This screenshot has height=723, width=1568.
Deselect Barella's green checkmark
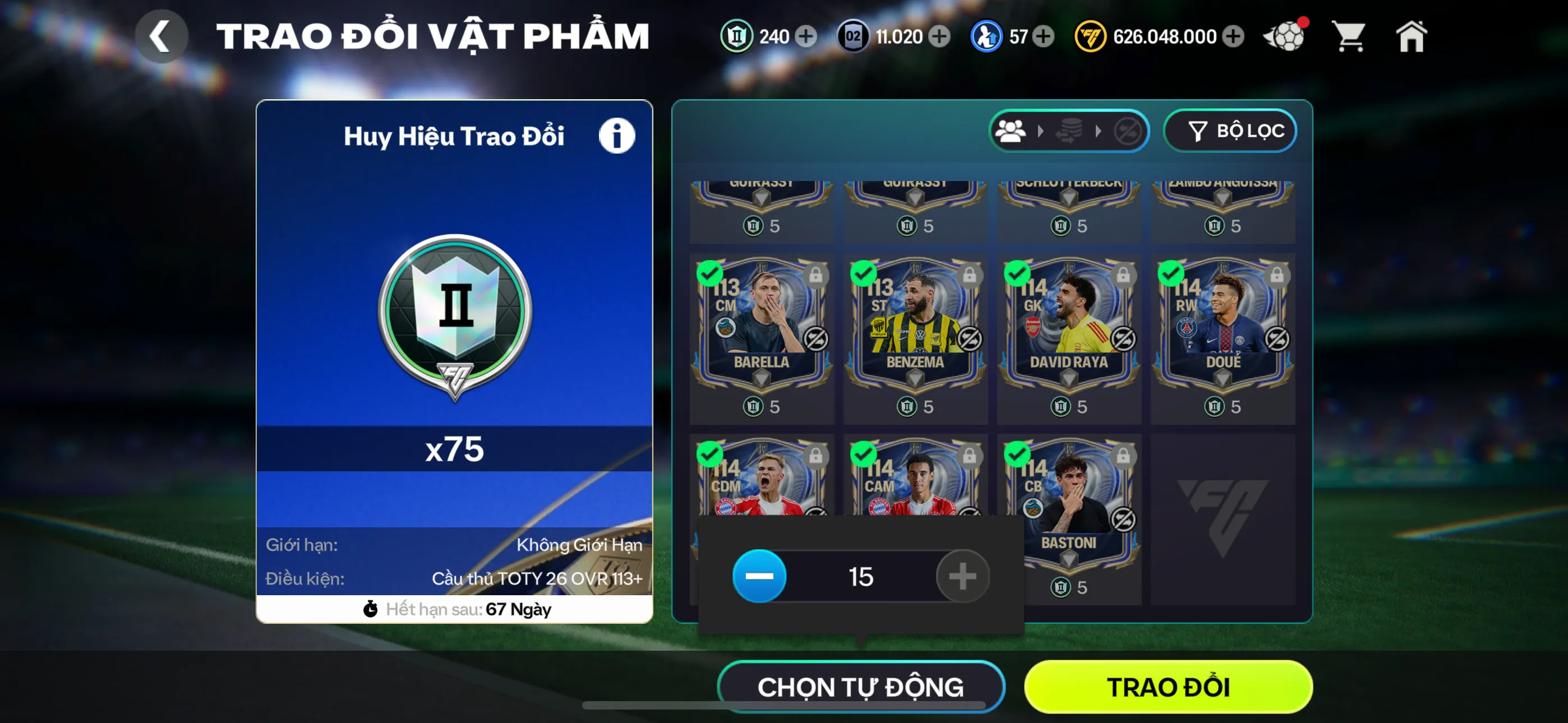[711, 274]
